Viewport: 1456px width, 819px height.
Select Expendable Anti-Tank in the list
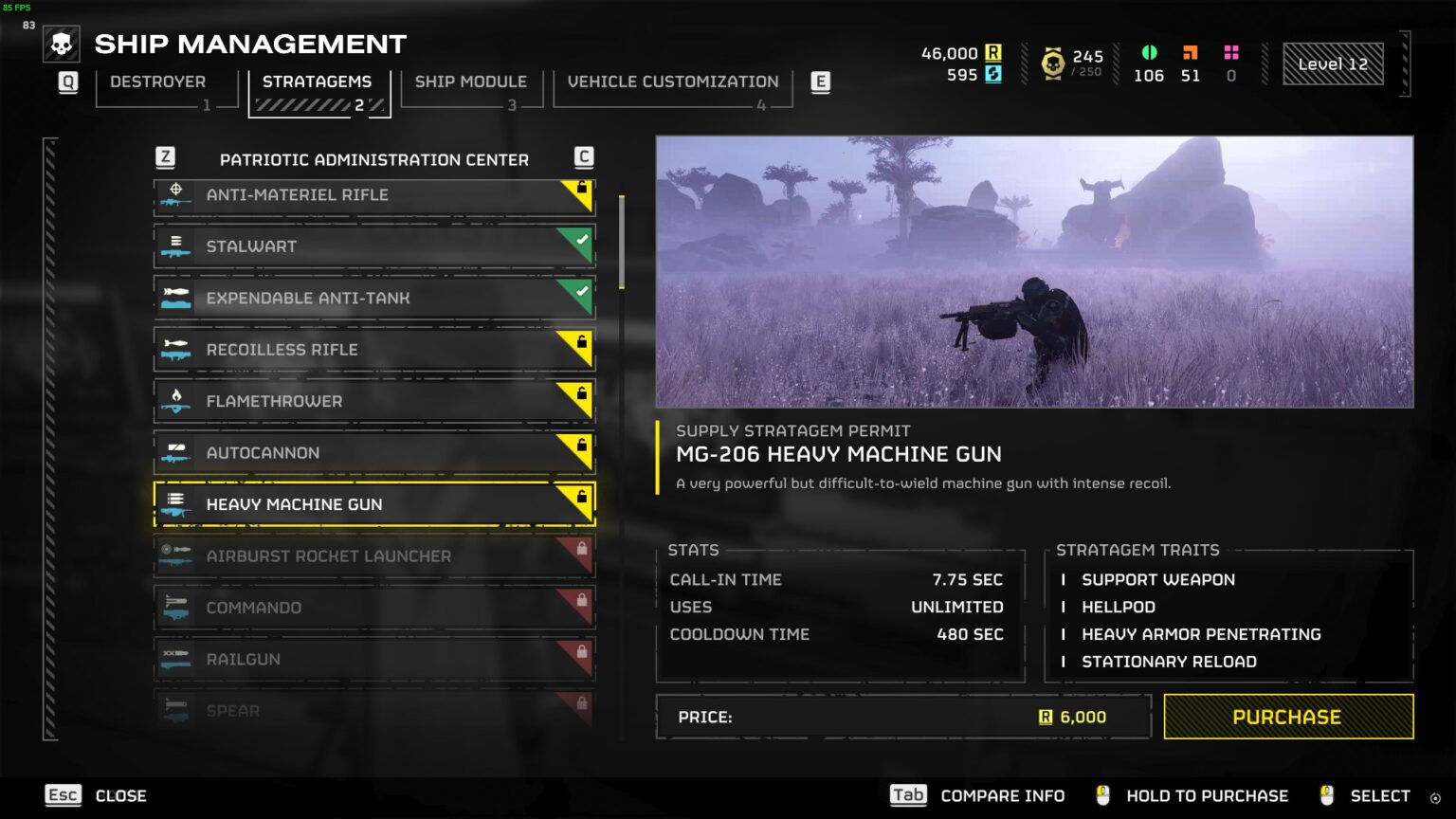point(373,298)
